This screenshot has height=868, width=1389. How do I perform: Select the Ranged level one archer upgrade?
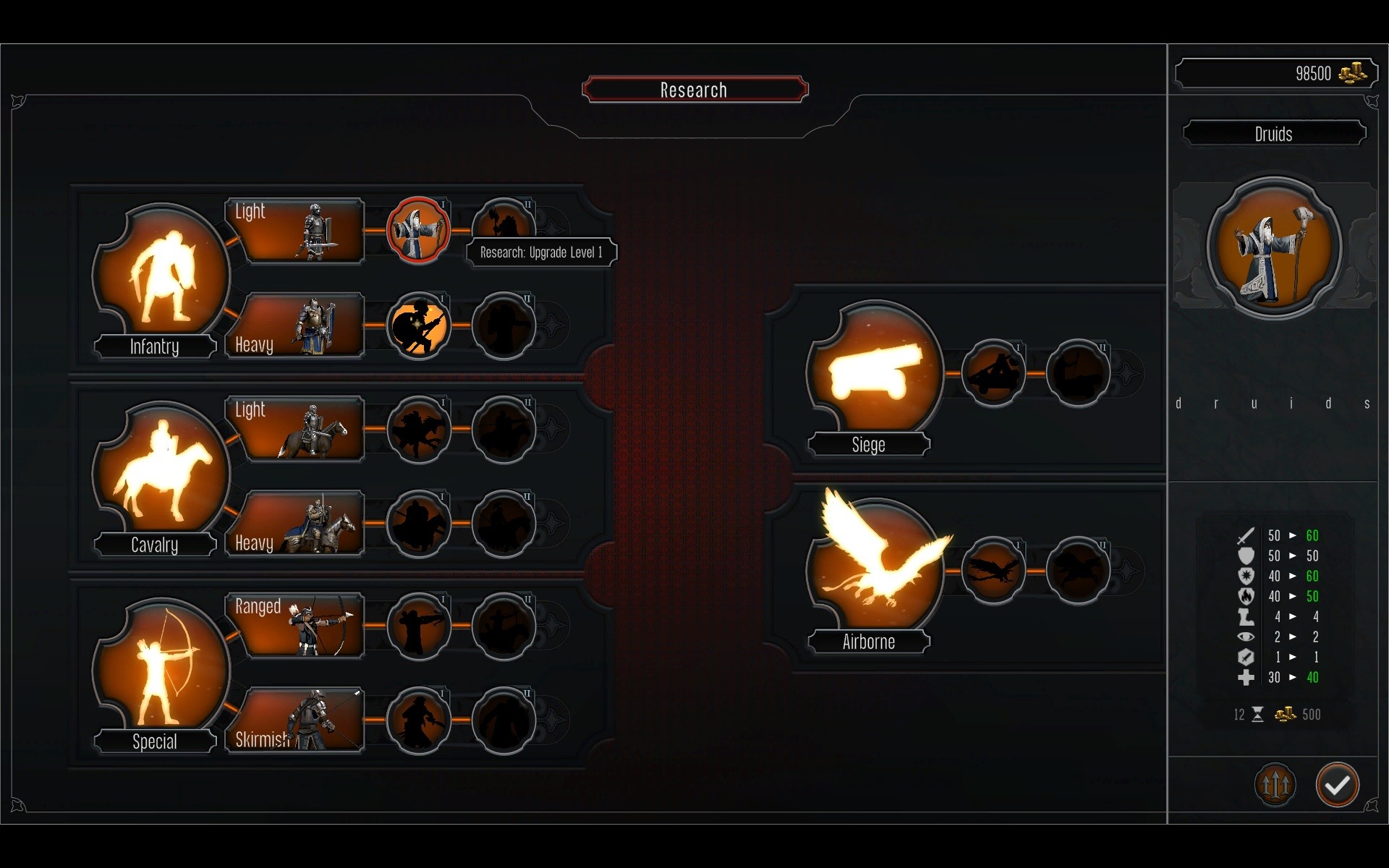(x=418, y=626)
